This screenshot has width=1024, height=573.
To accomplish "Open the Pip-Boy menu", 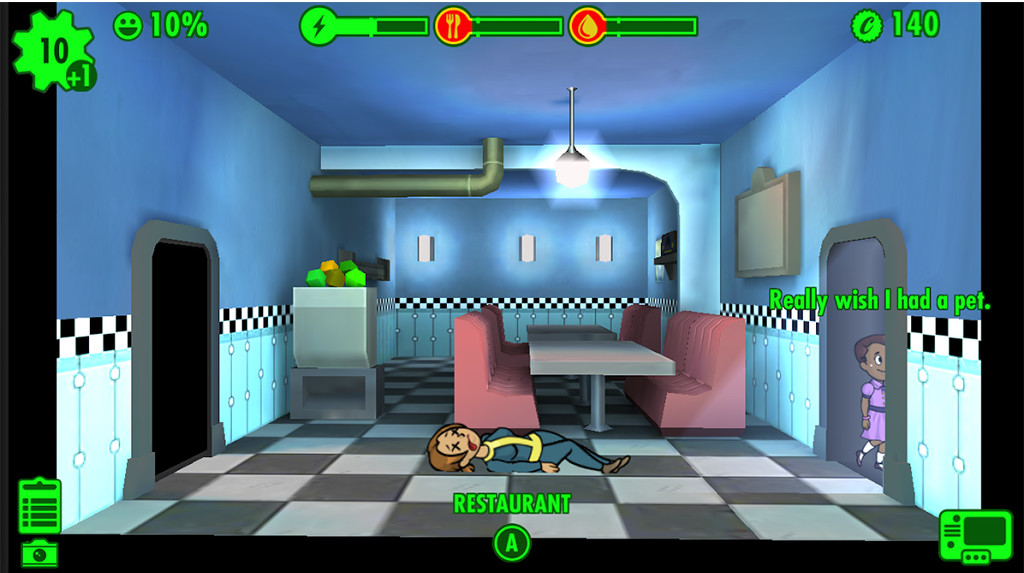I will coord(975,536).
